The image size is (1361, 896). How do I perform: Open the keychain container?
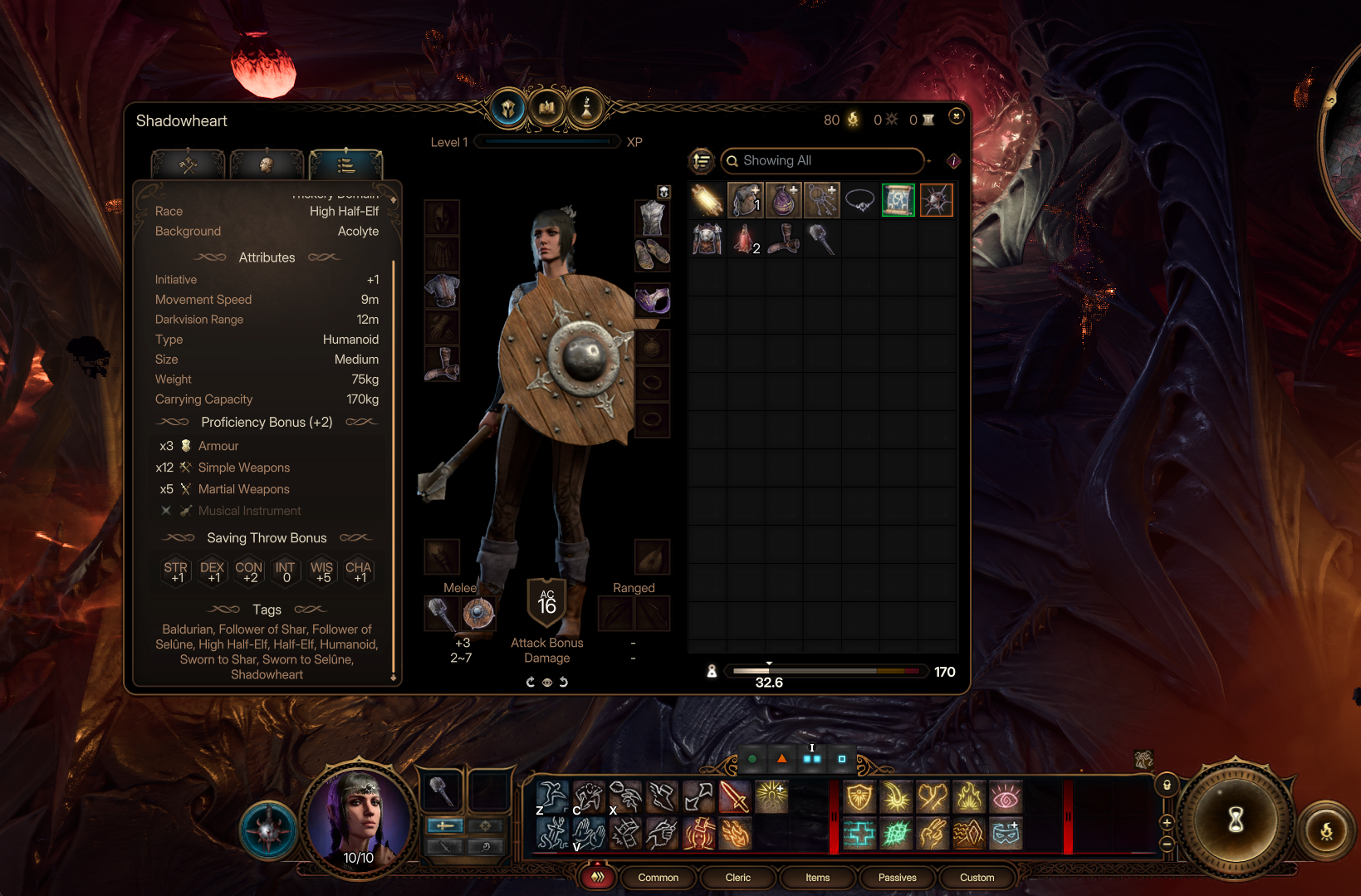click(821, 201)
